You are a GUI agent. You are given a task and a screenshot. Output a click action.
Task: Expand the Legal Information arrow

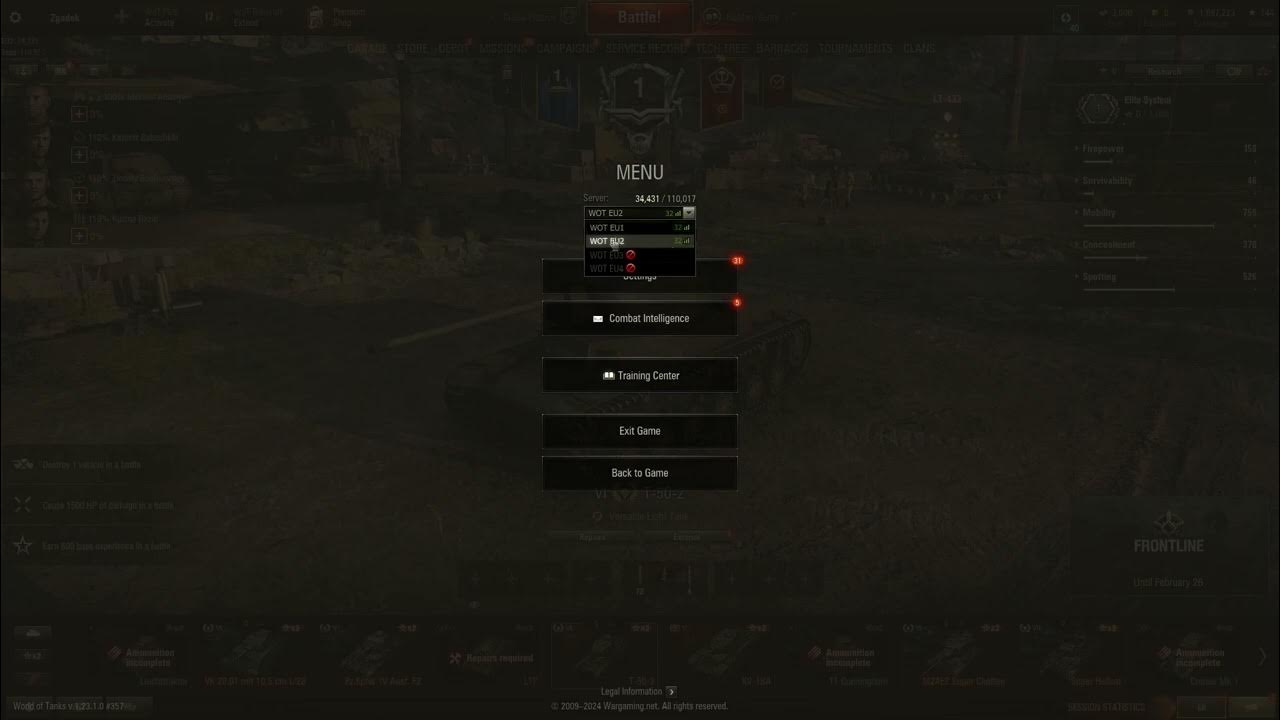671,690
